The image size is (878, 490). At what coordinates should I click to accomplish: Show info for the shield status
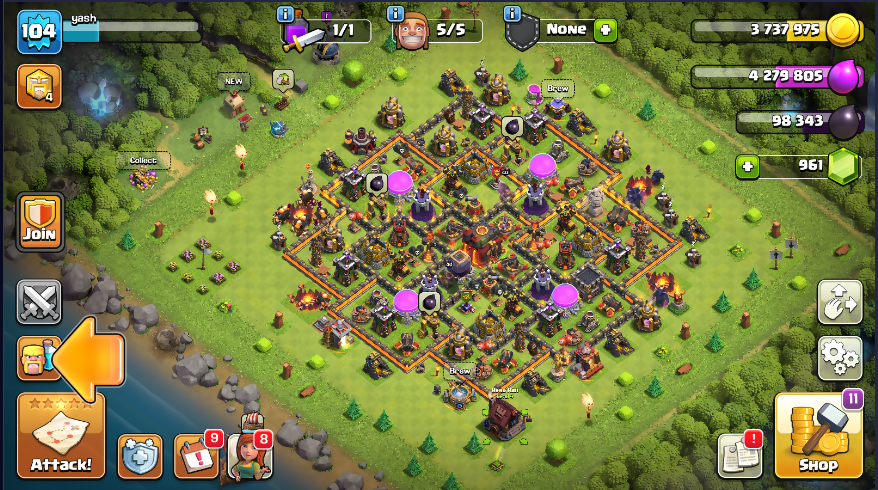(x=513, y=14)
